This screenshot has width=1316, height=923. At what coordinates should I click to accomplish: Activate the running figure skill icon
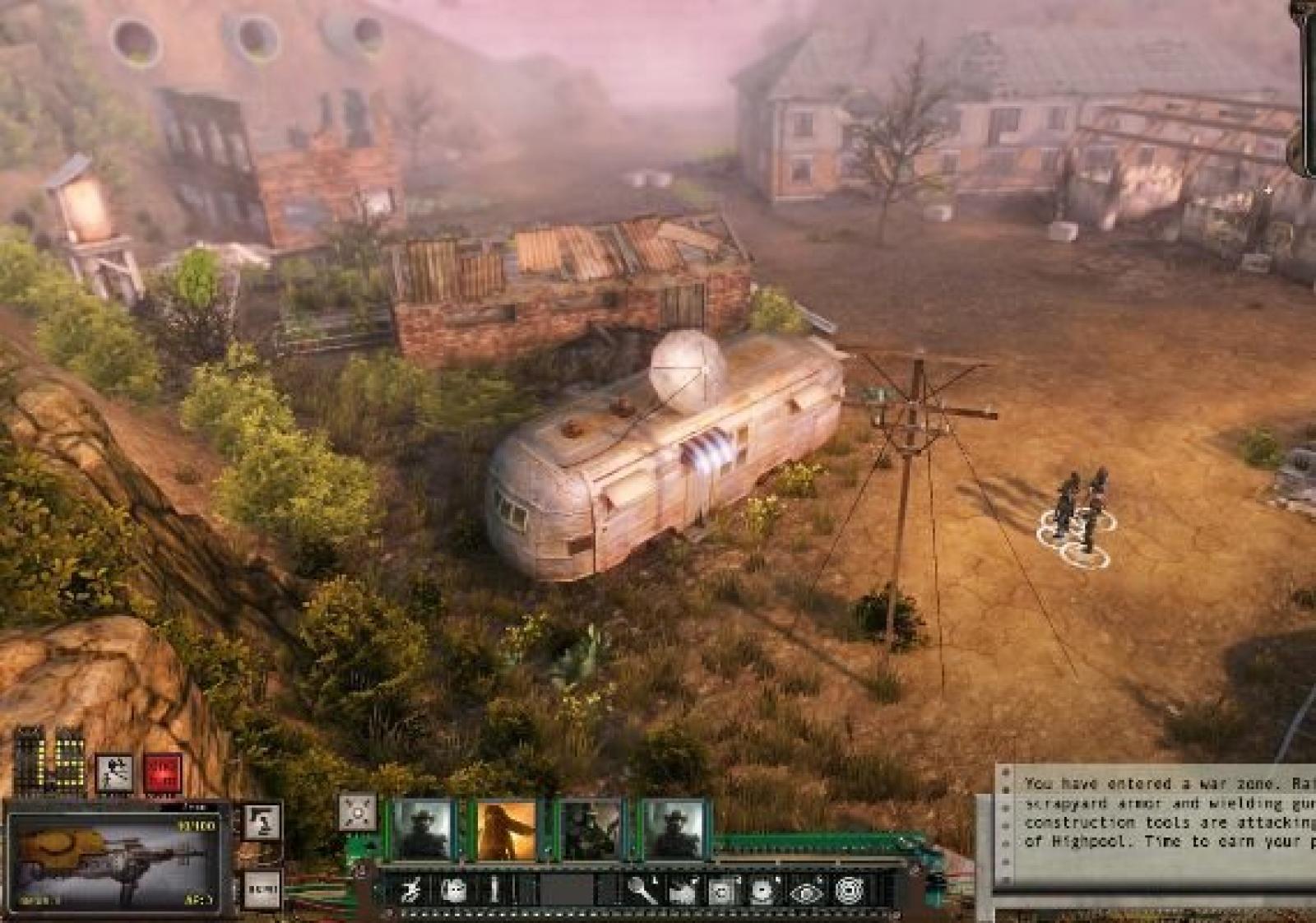[x=412, y=891]
